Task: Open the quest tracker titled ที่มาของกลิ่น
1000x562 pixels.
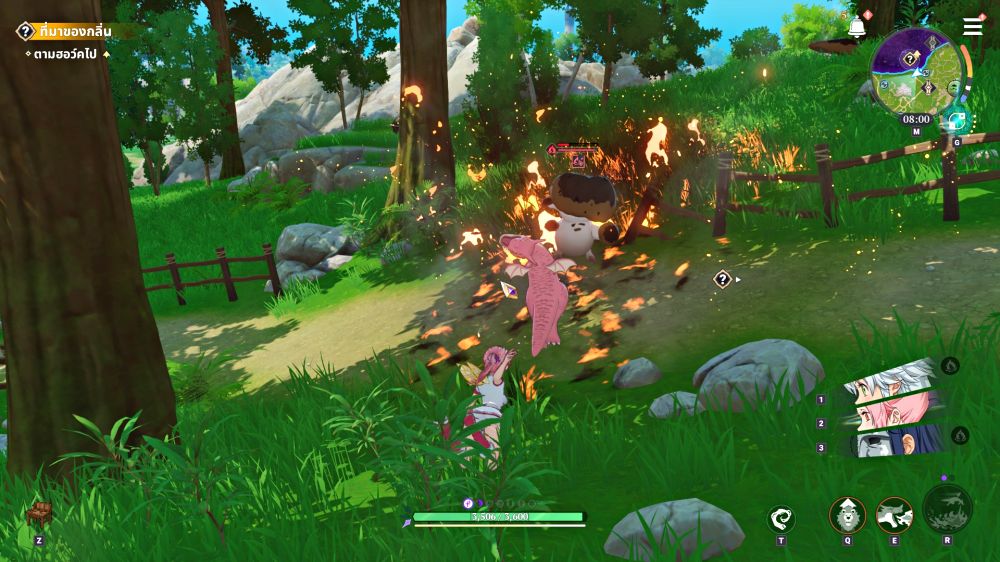Action: coord(75,31)
